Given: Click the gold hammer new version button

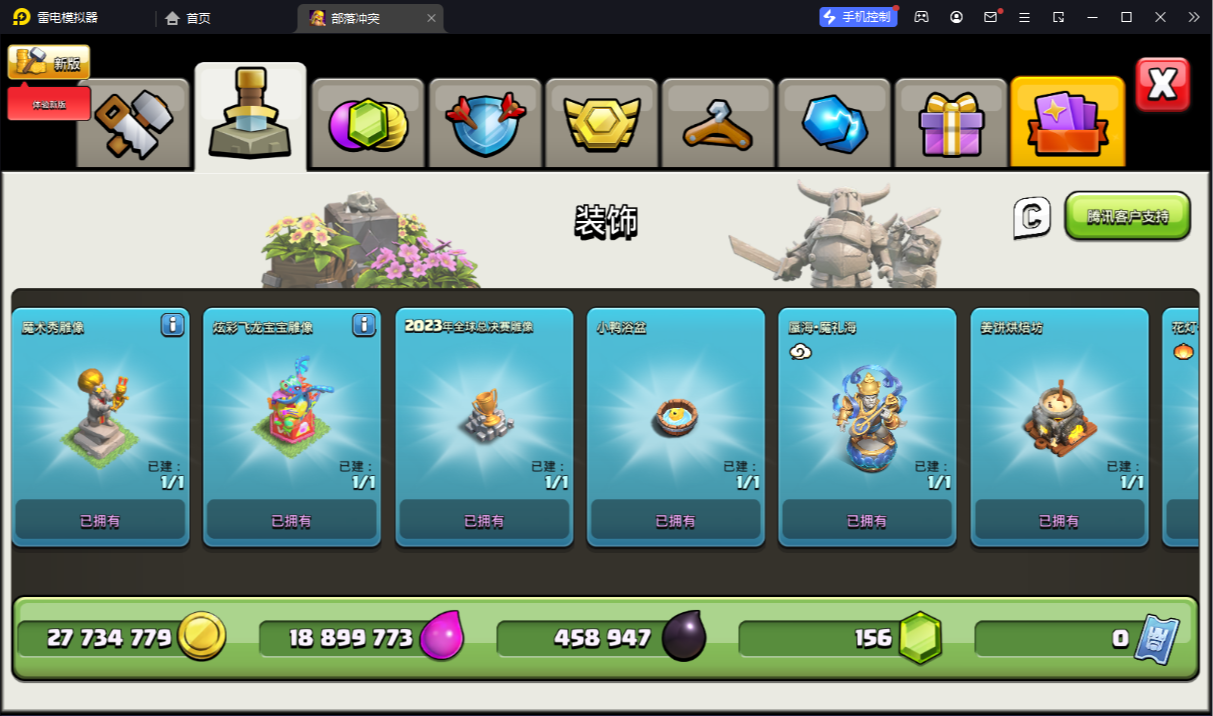Looking at the screenshot, I should point(48,62).
